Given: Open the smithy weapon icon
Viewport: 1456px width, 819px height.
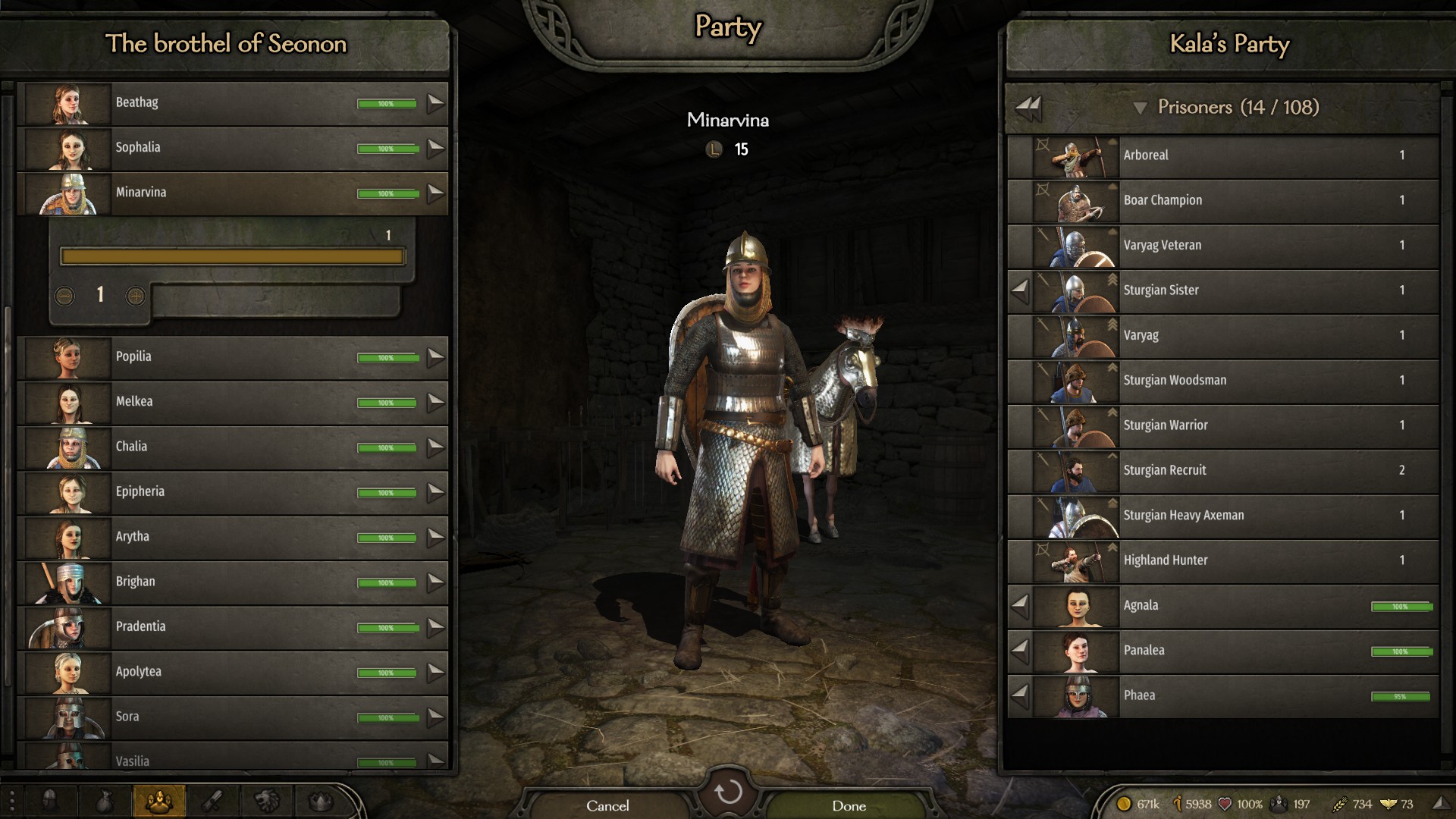Looking at the screenshot, I should point(213,800).
